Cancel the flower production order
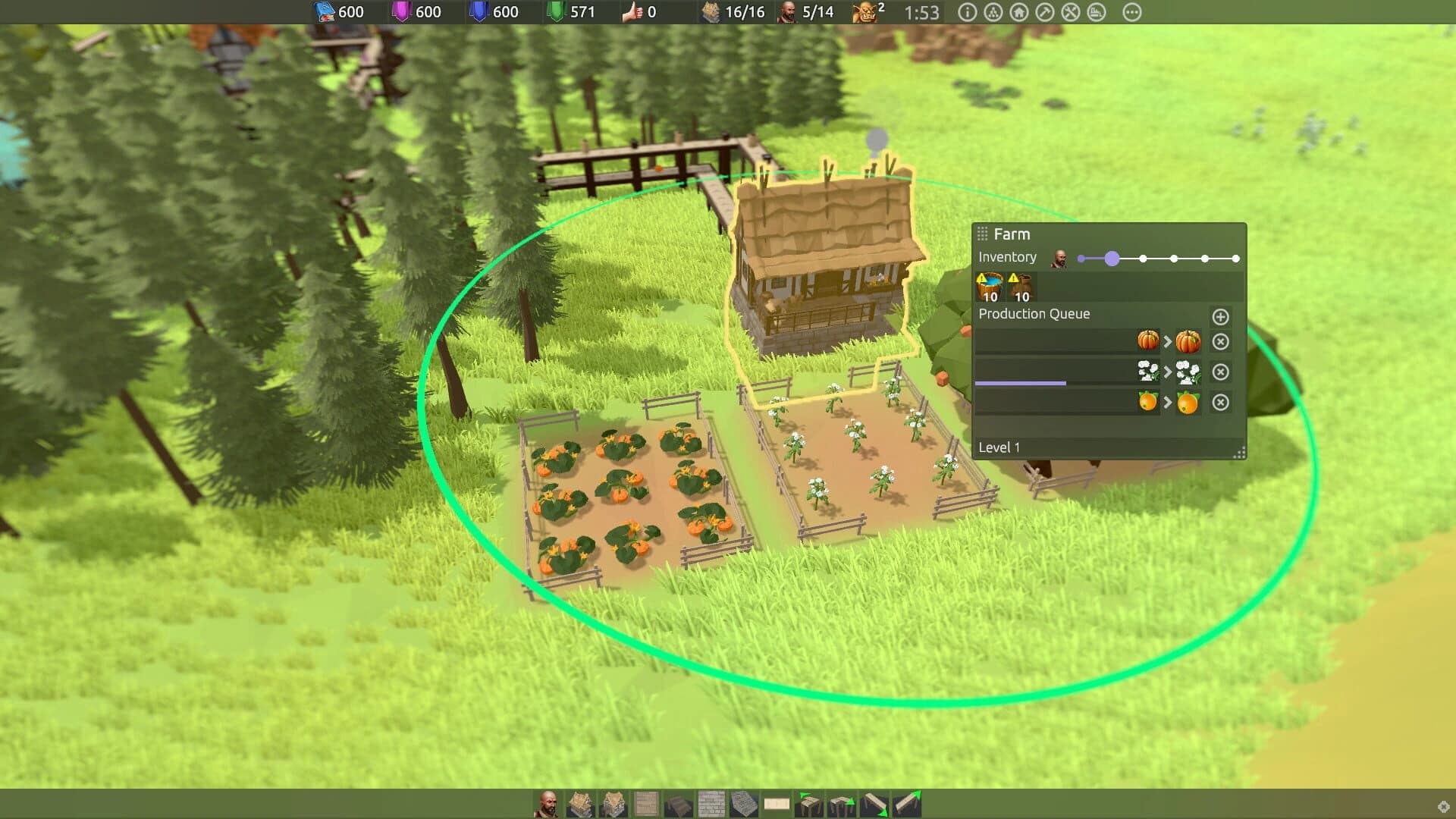 pos(1221,372)
